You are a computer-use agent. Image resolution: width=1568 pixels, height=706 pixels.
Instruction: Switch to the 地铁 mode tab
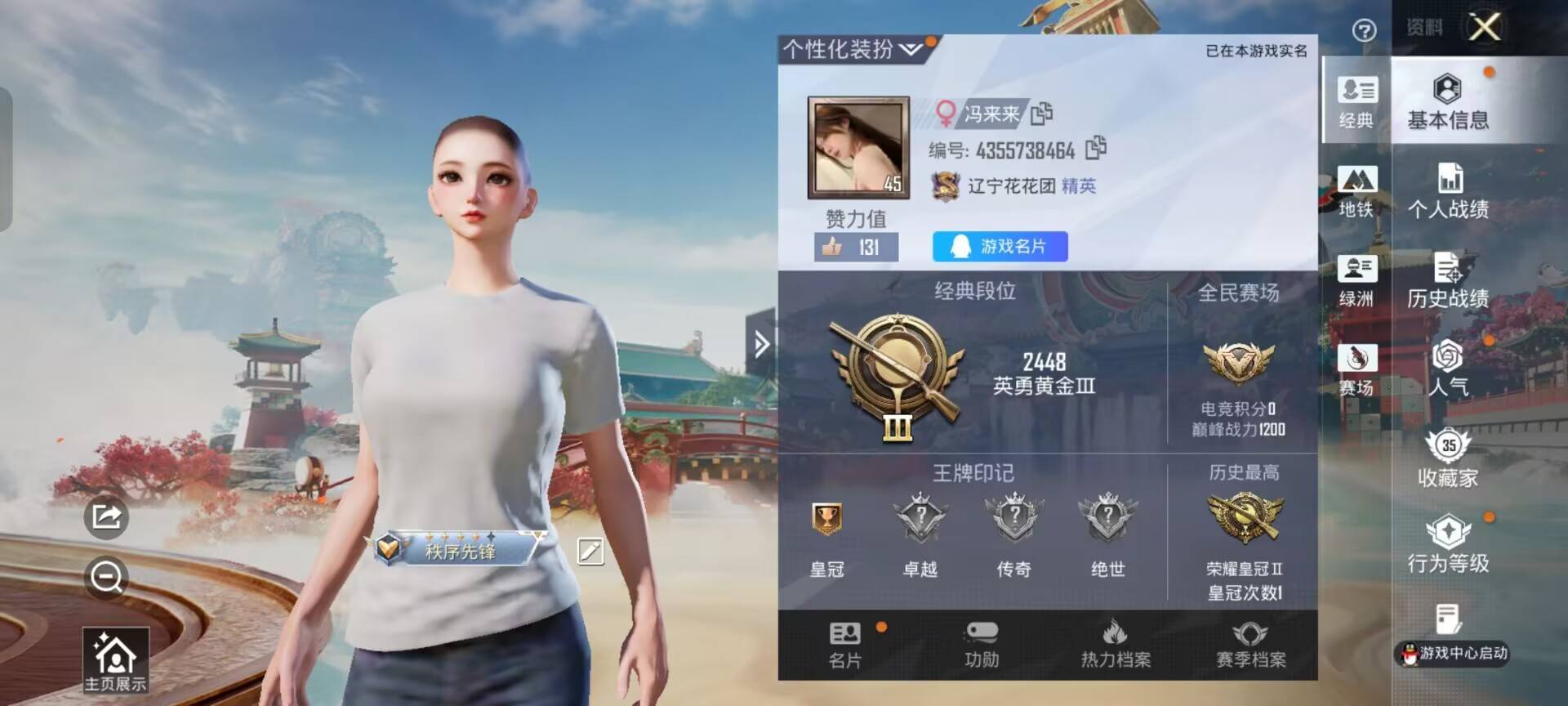point(1356,192)
